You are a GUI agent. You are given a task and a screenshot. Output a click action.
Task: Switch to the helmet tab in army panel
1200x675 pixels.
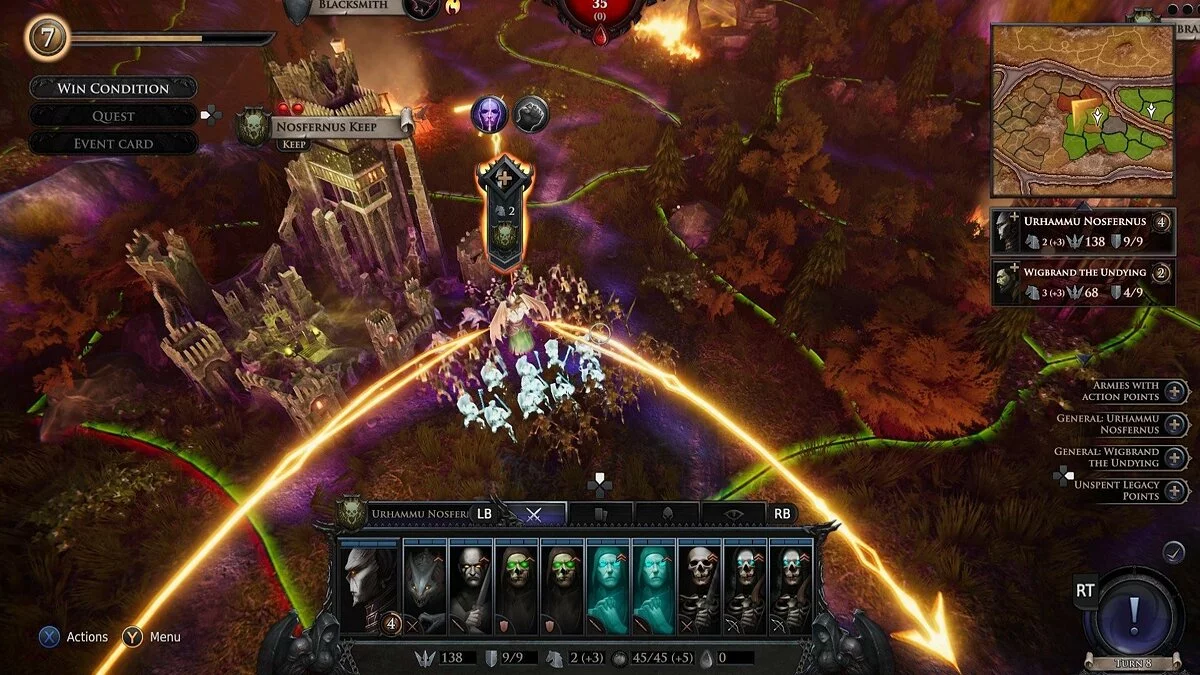click(x=667, y=514)
